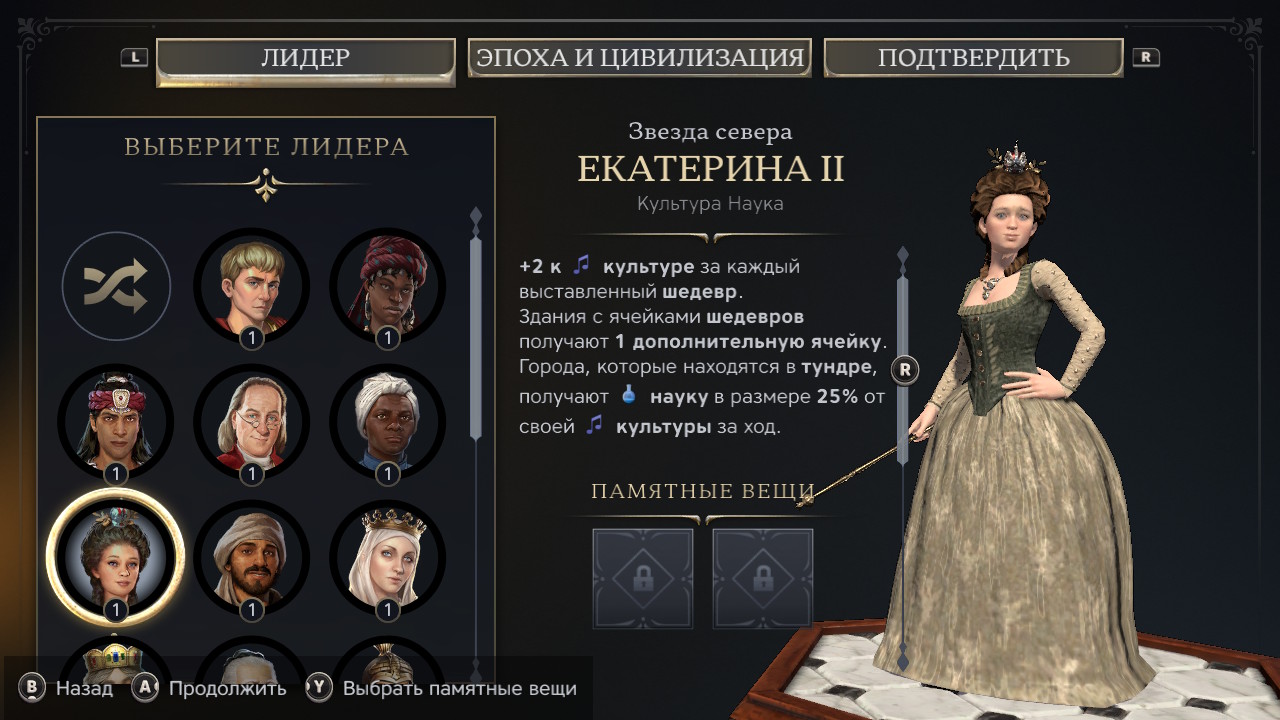Go to the ПОДТВЕРДИТЬ tab
The image size is (1280, 720).
973,58
